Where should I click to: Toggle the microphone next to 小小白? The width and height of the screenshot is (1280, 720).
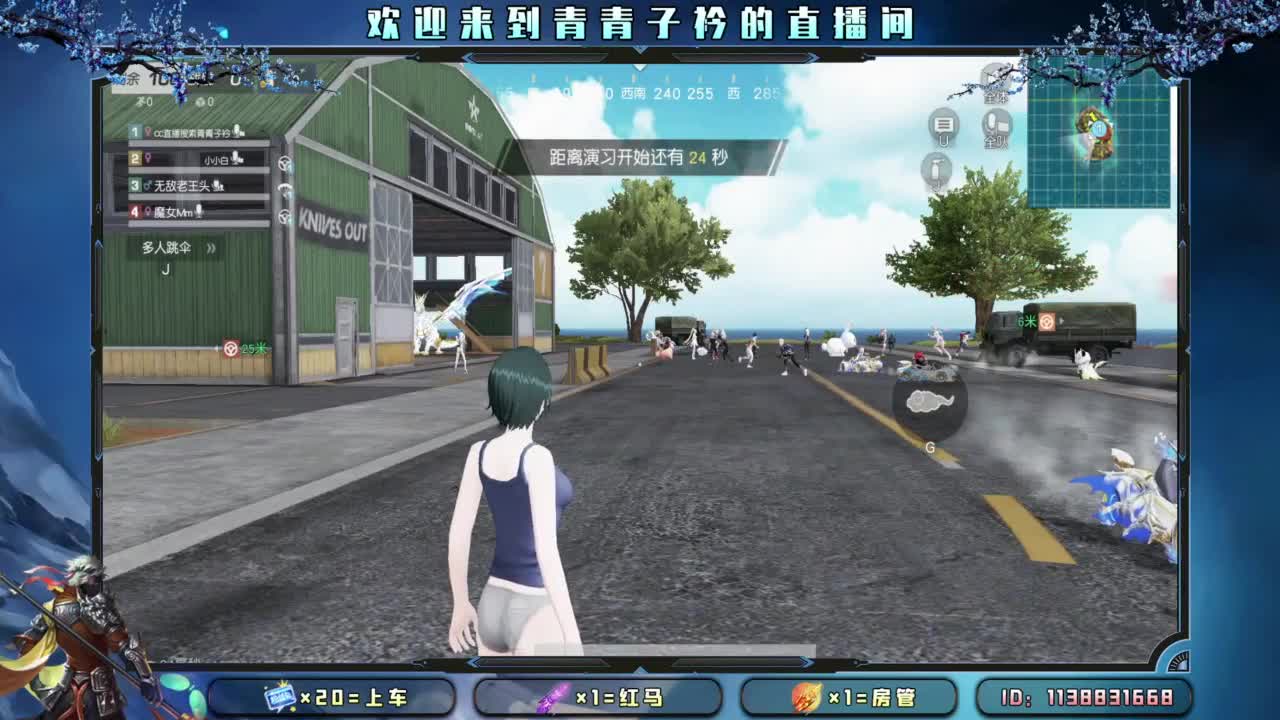235,159
